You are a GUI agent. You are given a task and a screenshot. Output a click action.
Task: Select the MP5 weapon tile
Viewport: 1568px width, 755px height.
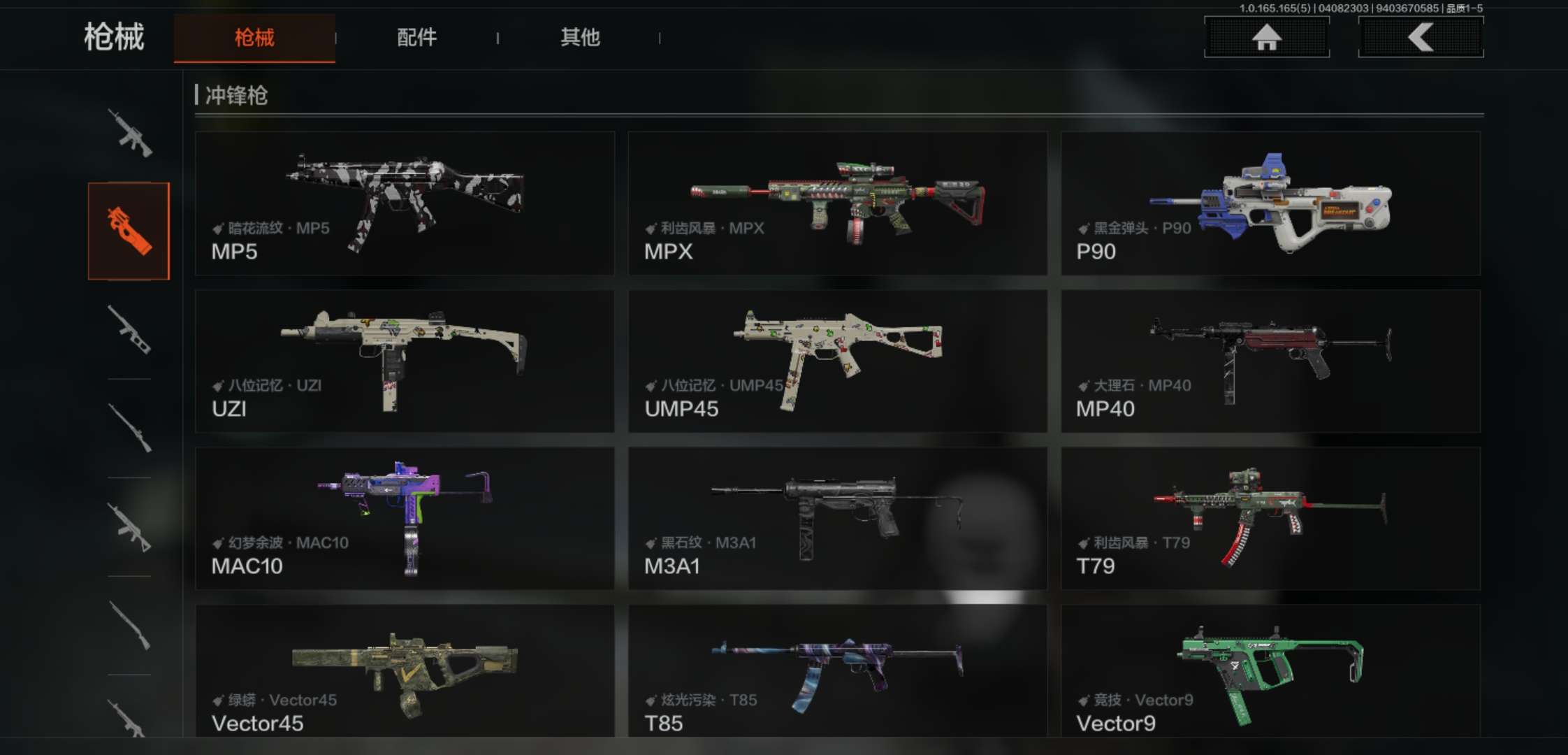pyautogui.click(x=405, y=203)
